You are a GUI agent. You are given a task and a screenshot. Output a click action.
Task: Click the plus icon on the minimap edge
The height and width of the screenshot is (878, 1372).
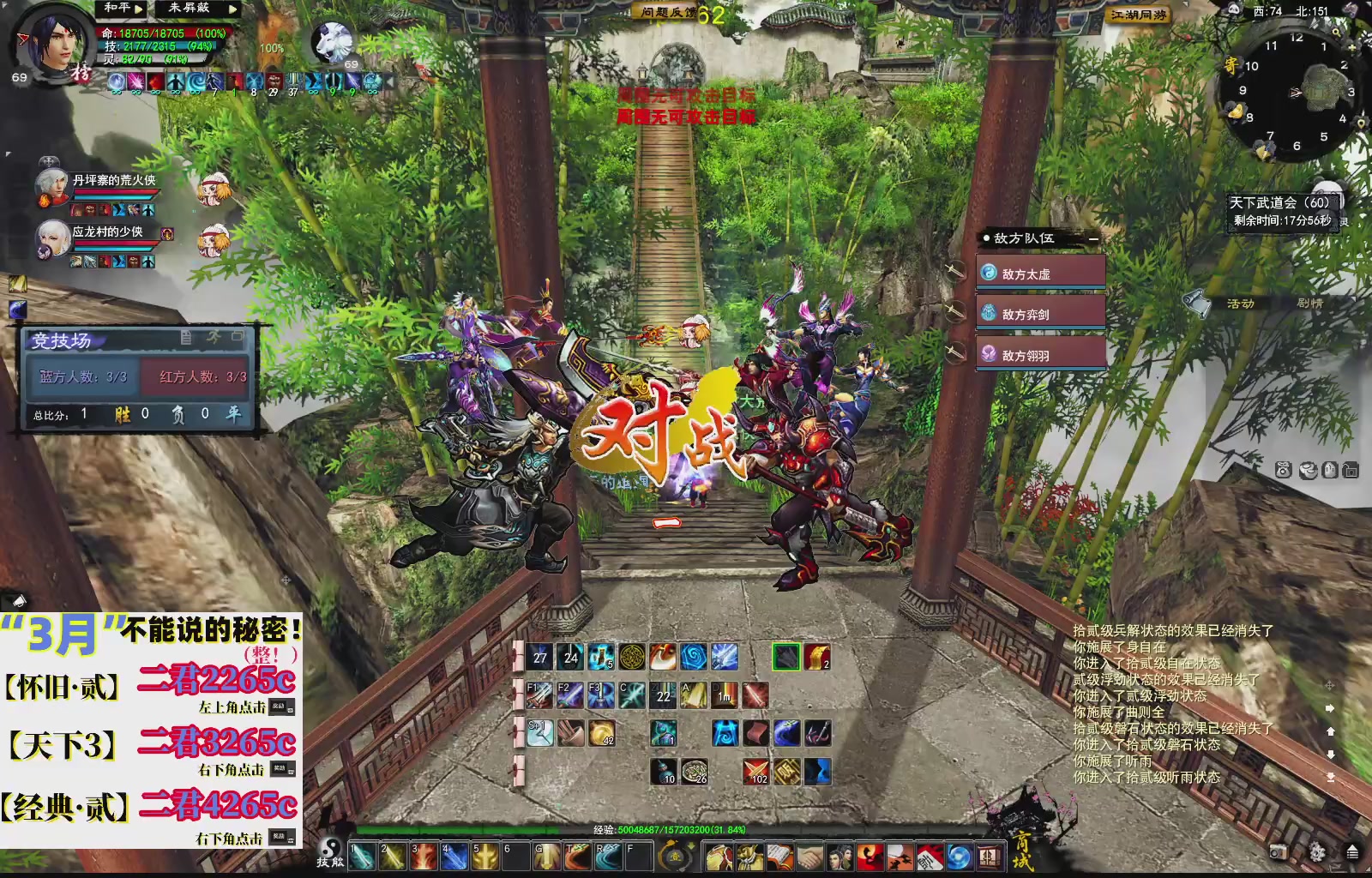(1352, 48)
